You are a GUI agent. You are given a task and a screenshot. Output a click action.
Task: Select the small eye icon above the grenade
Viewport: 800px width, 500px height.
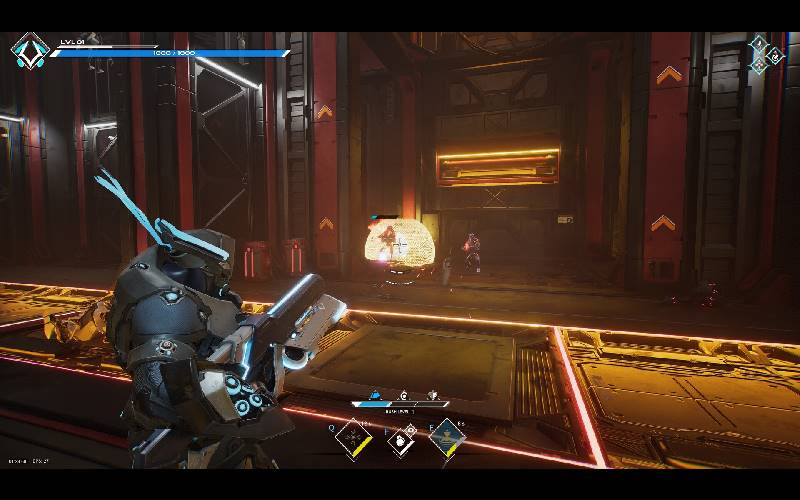[x=412, y=430]
